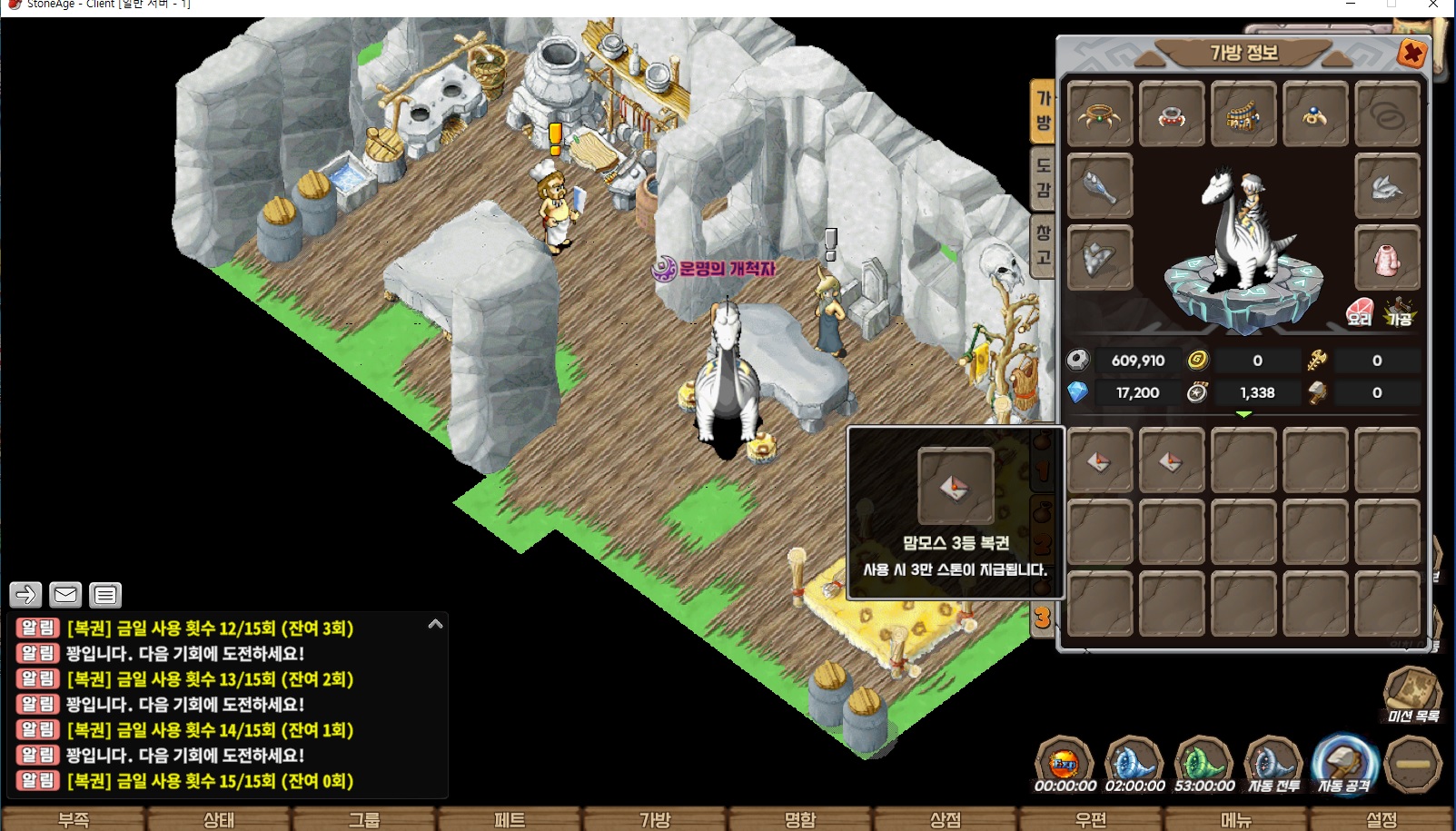
Task: Open the 상점 shop menu
Action: (x=946, y=819)
